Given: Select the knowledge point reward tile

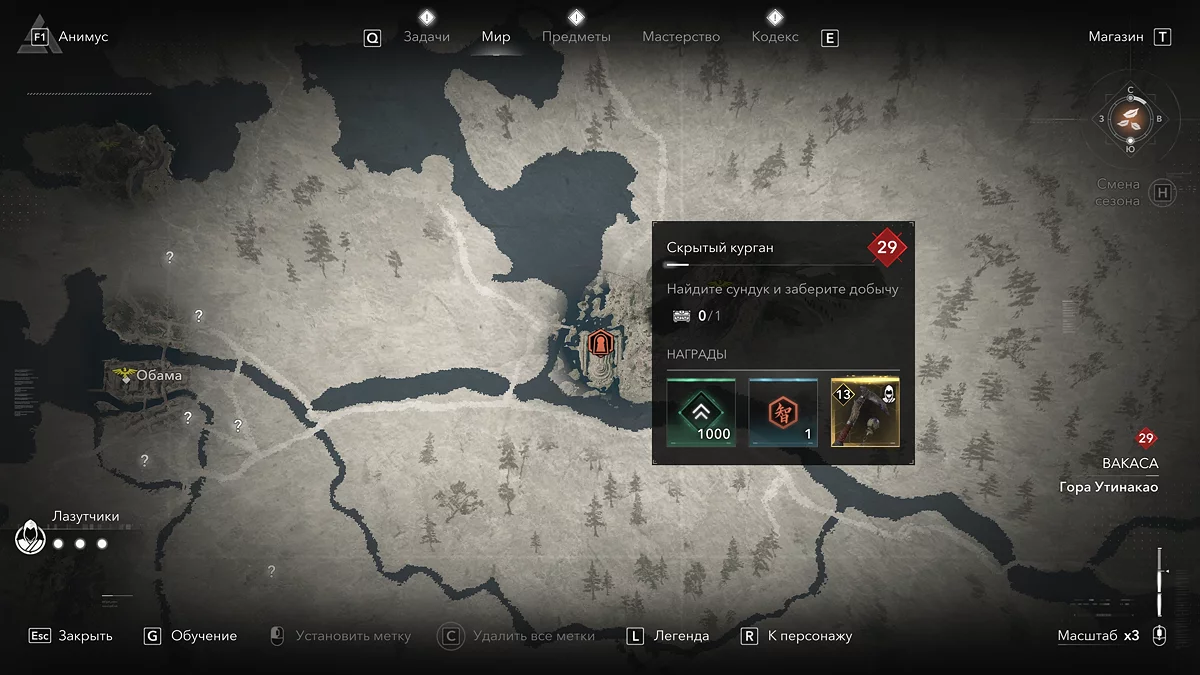Looking at the screenshot, I should pyautogui.click(x=783, y=412).
